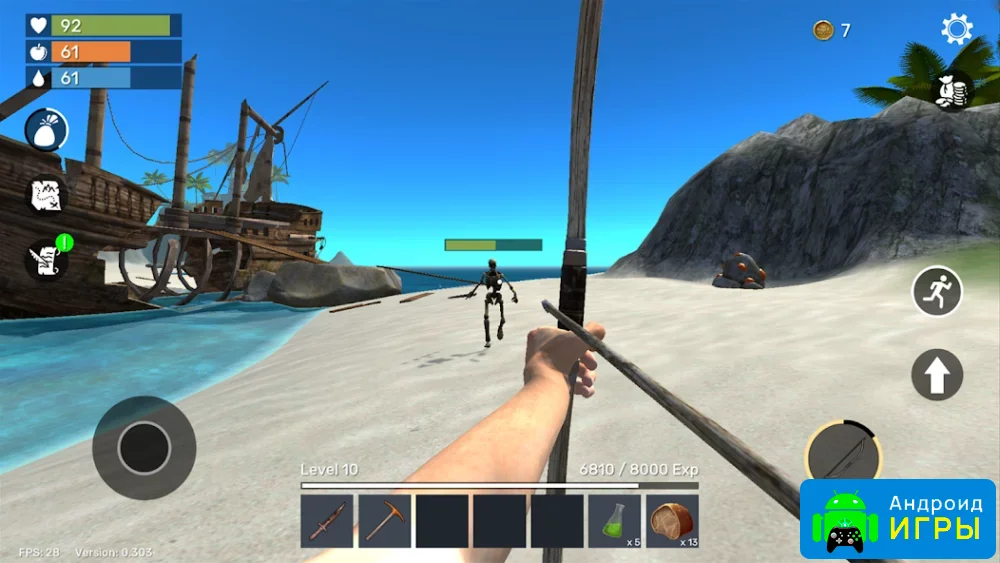Select the bread loaf hotbar slot
The height and width of the screenshot is (563, 1000).
coord(671,521)
